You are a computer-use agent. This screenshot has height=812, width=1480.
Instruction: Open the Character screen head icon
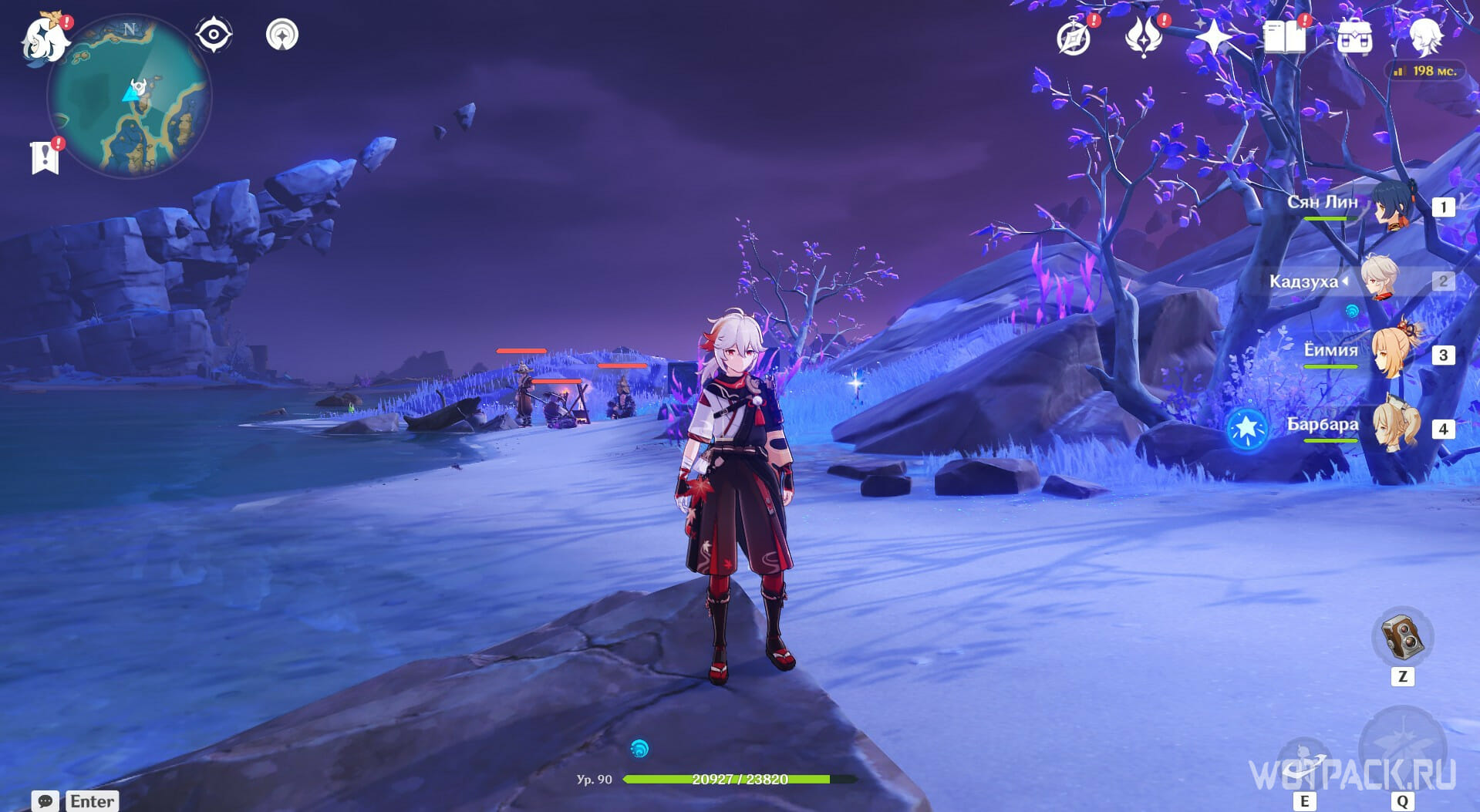[1425, 35]
